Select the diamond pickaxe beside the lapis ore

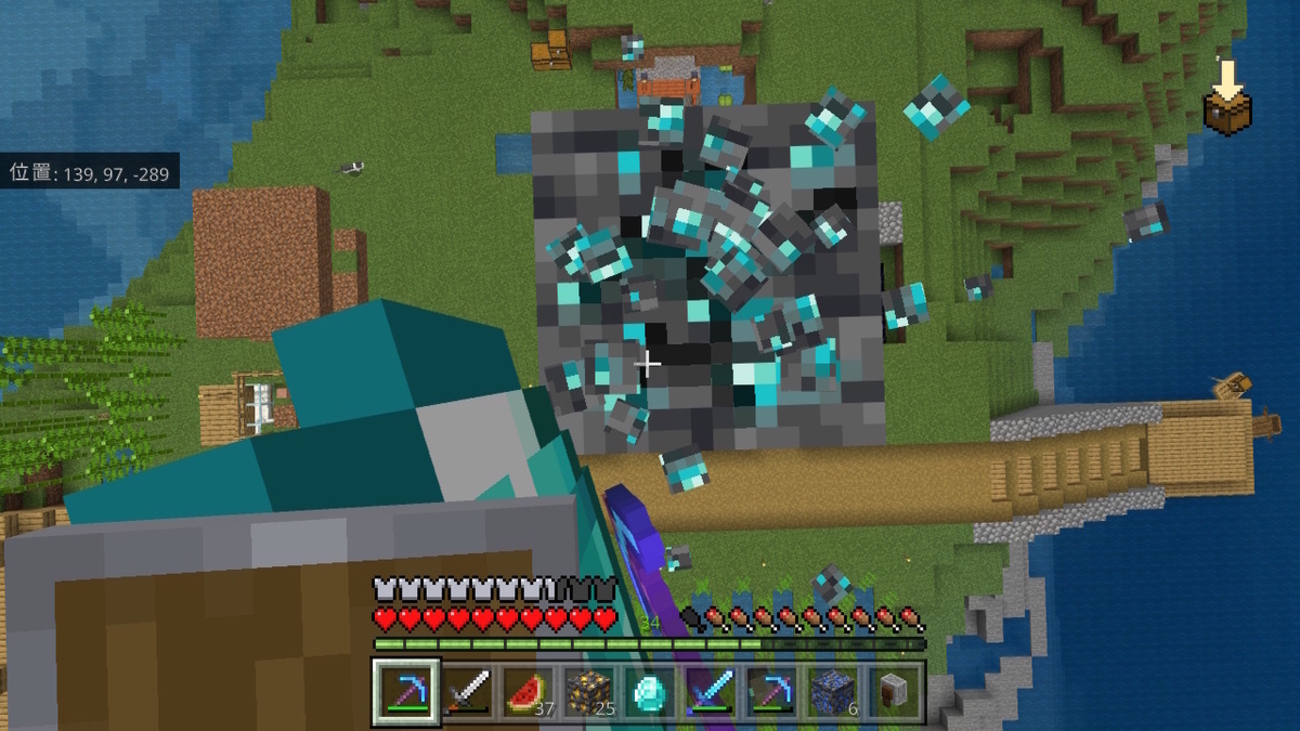(x=772, y=690)
